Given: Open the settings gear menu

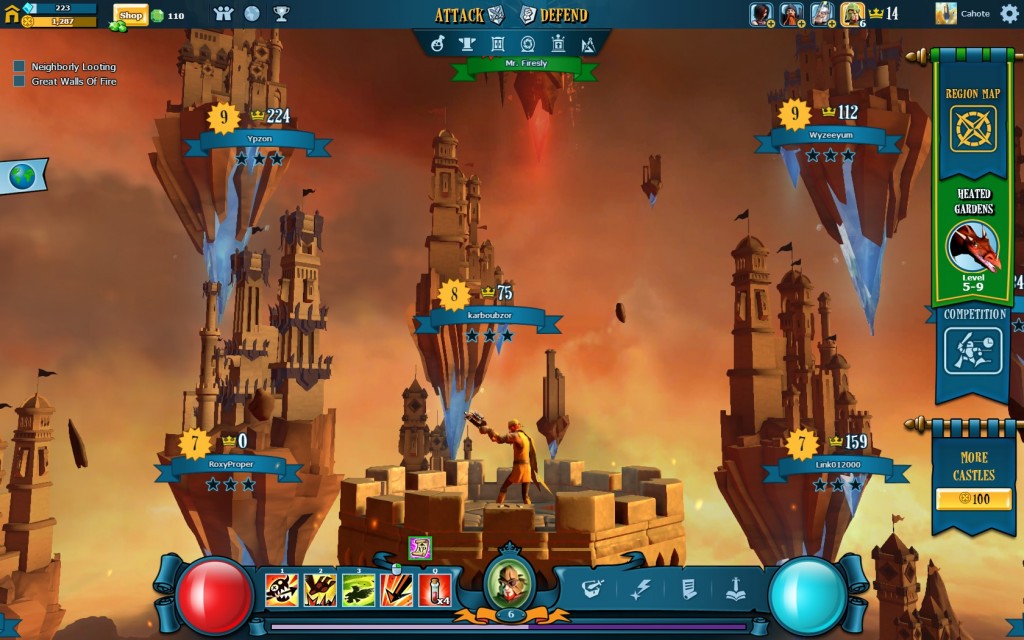Looking at the screenshot, I should tap(1008, 14).
